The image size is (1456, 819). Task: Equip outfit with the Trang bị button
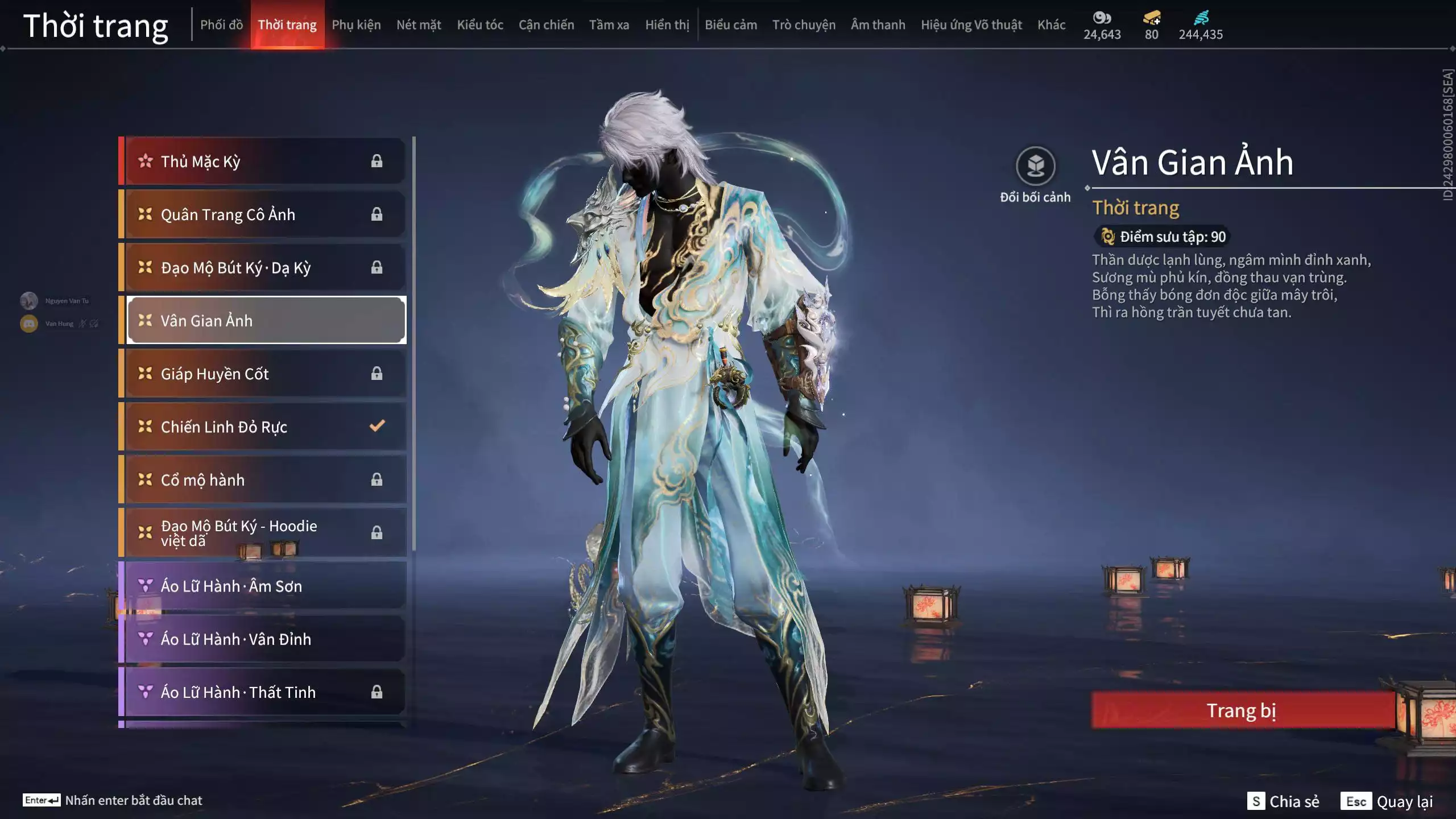click(x=1242, y=710)
